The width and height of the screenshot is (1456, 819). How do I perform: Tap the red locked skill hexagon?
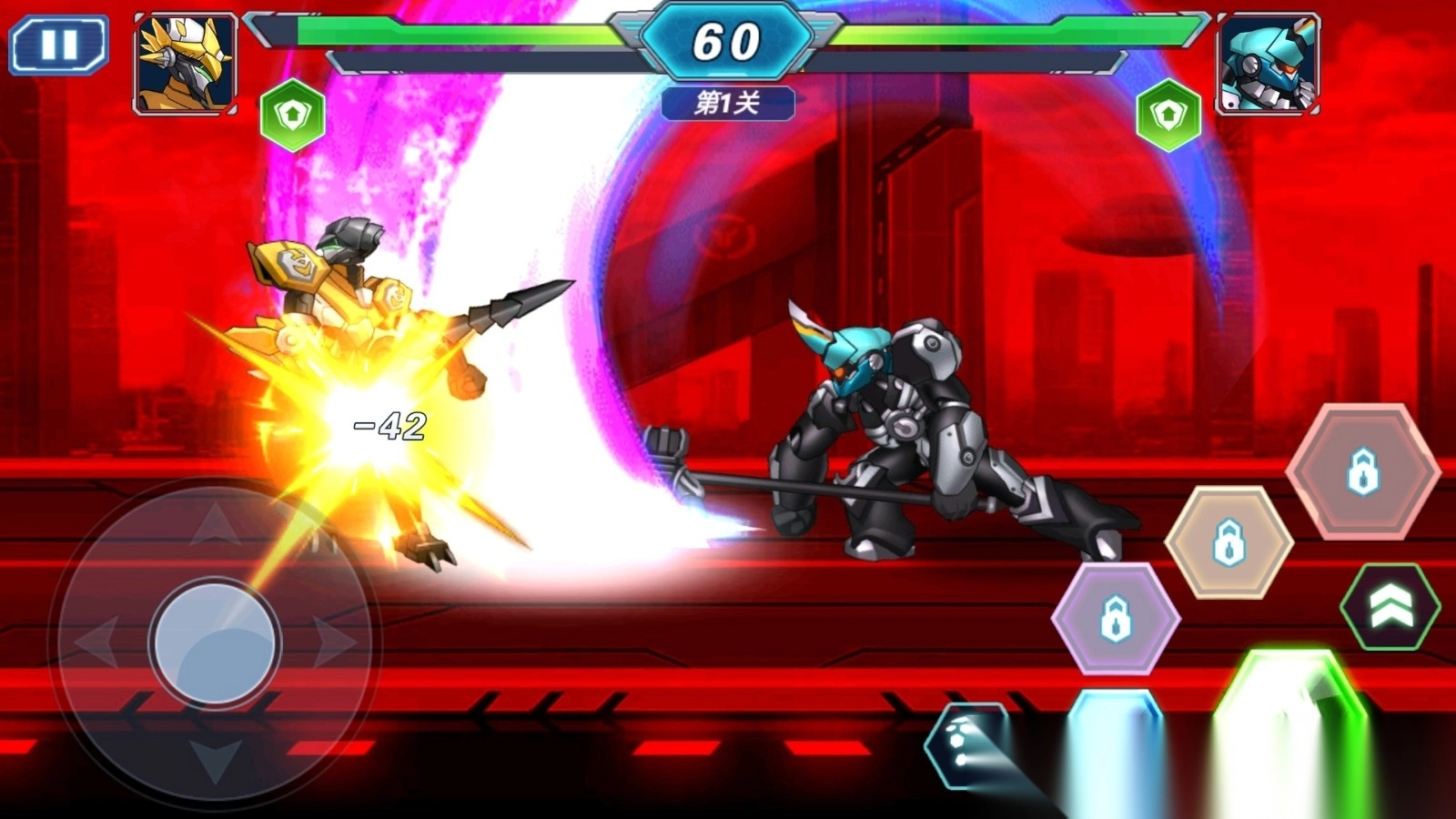click(x=1362, y=470)
